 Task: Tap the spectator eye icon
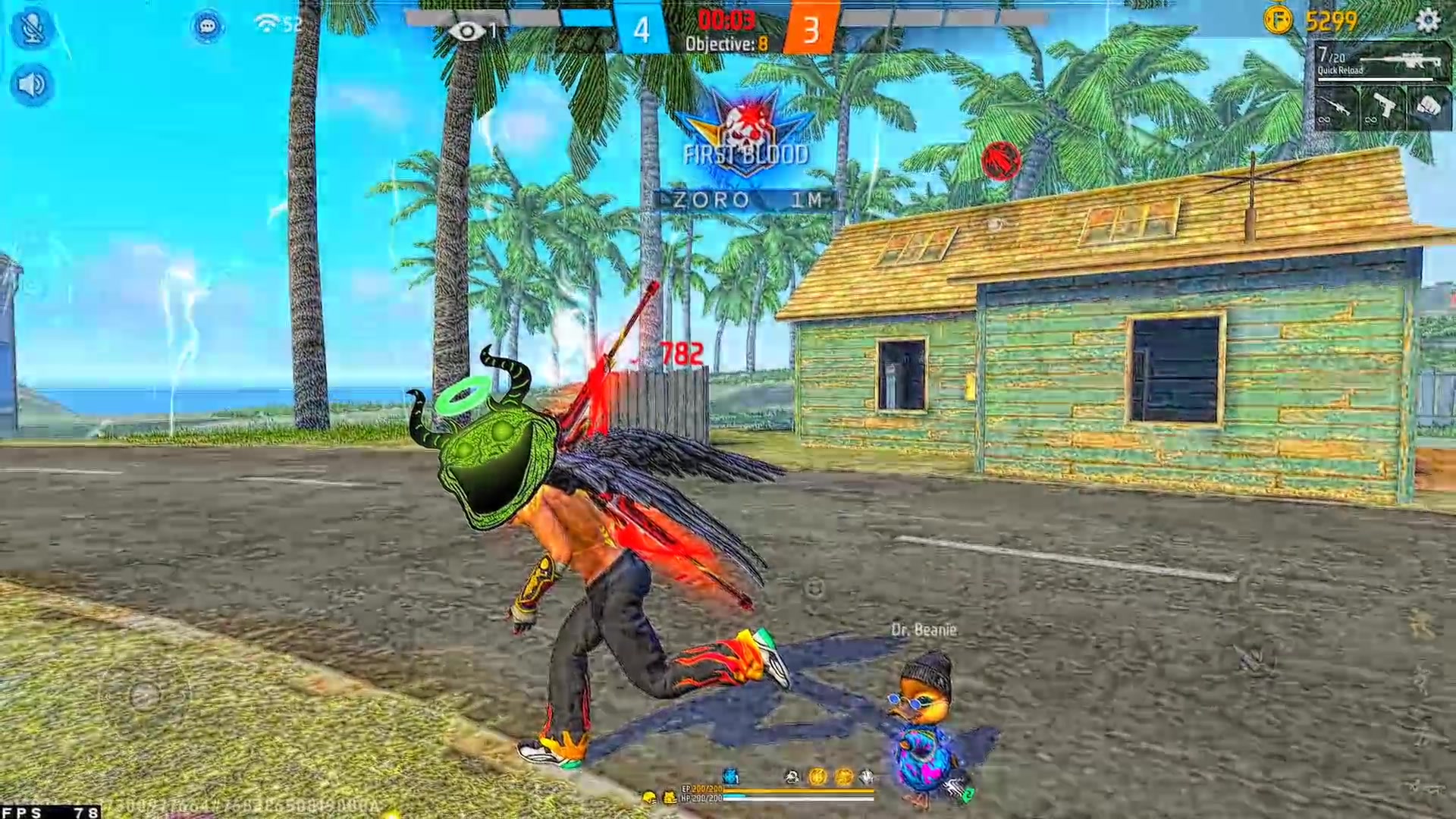tap(466, 31)
